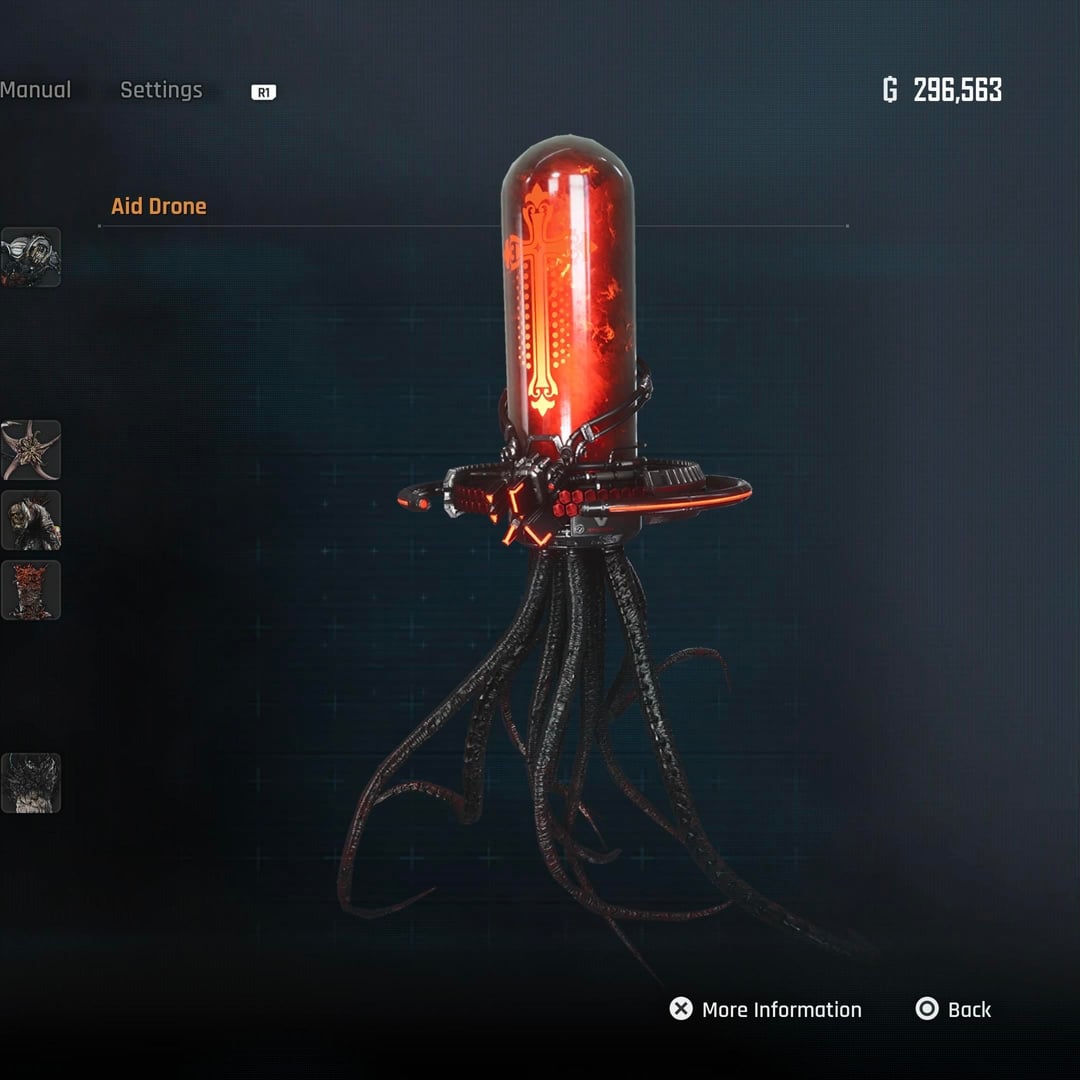Open the Manual tab
The image size is (1080, 1080).
pyautogui.click(x=35, y=90)
